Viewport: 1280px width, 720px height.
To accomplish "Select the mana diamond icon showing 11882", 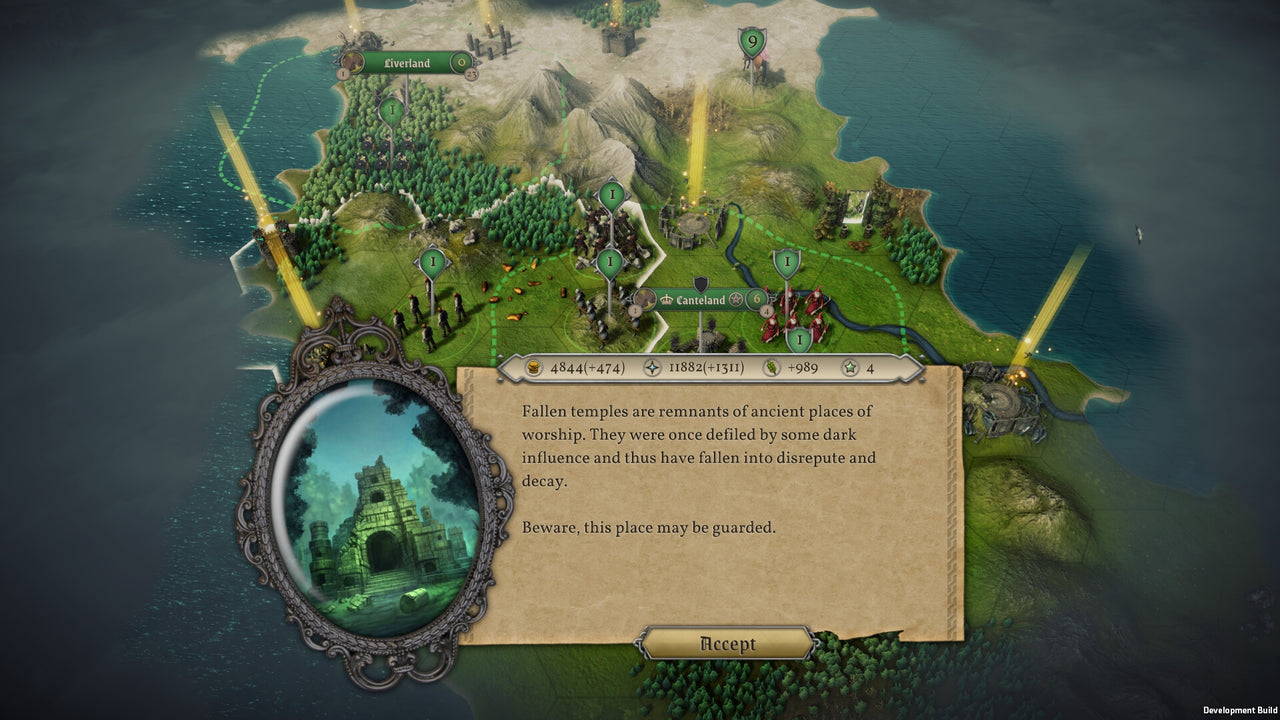I will [x=652, y=367].
